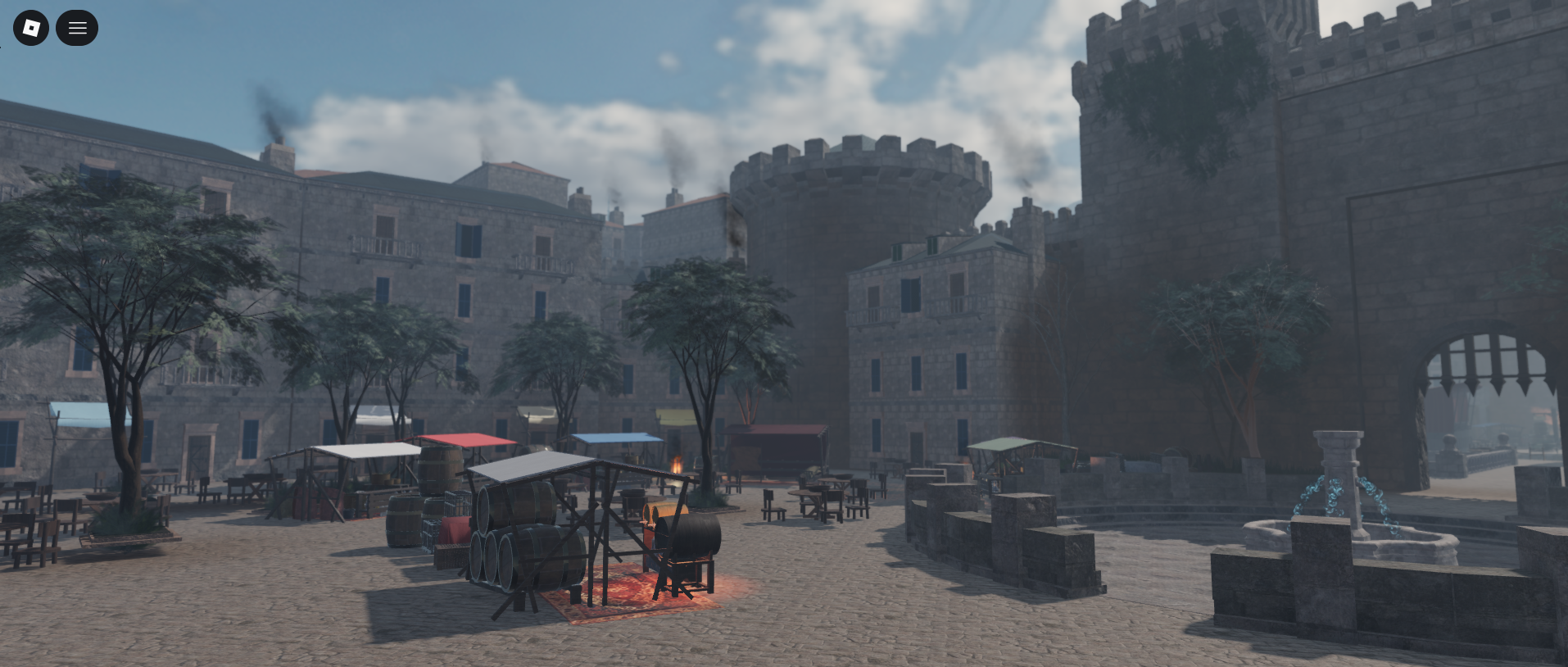Open the hamburger chat menu button
Image resolution: width=1568 pixels, height=667 pixels.
[77, 28]
